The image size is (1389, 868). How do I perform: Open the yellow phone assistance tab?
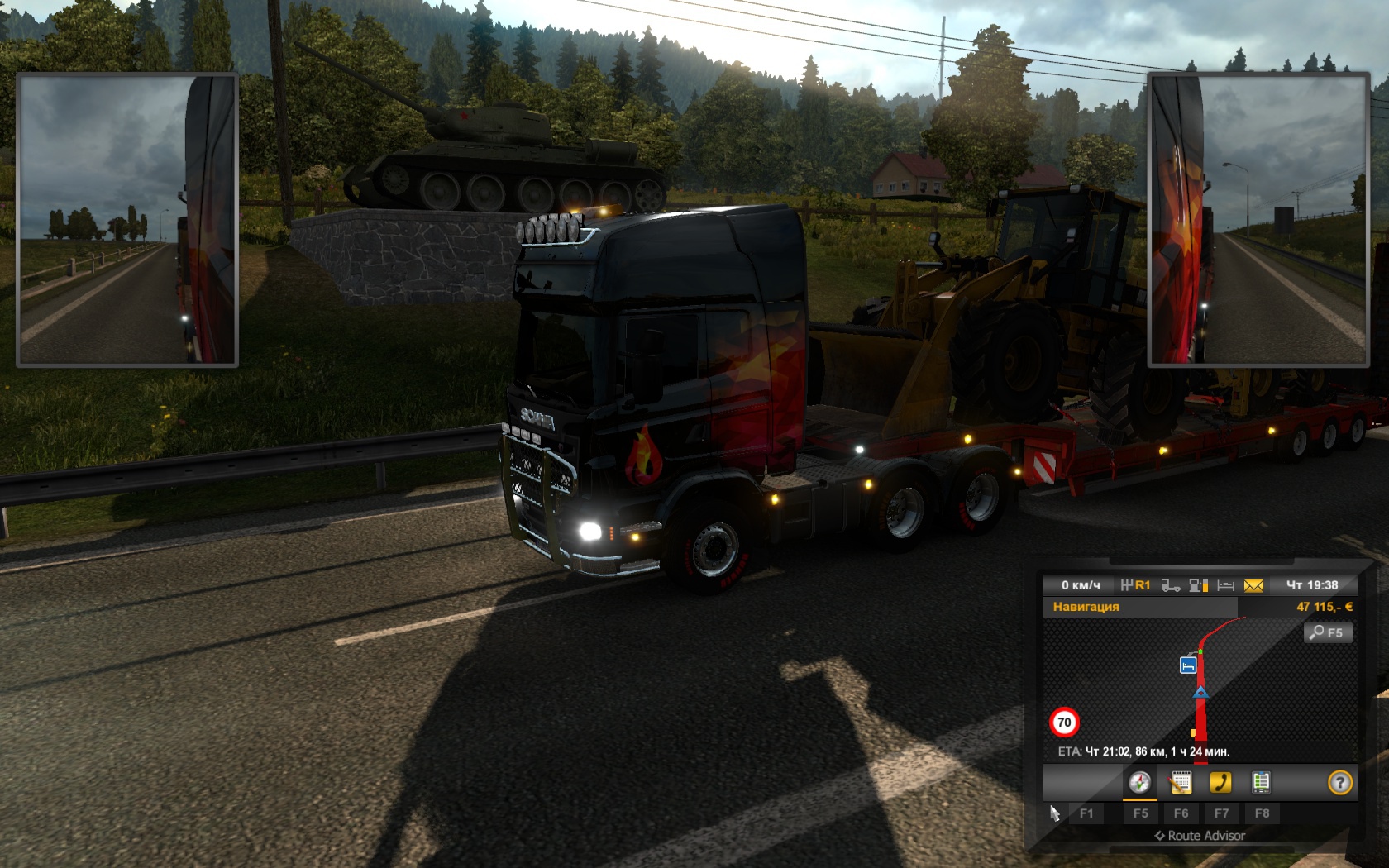[x=1220, y=782]
